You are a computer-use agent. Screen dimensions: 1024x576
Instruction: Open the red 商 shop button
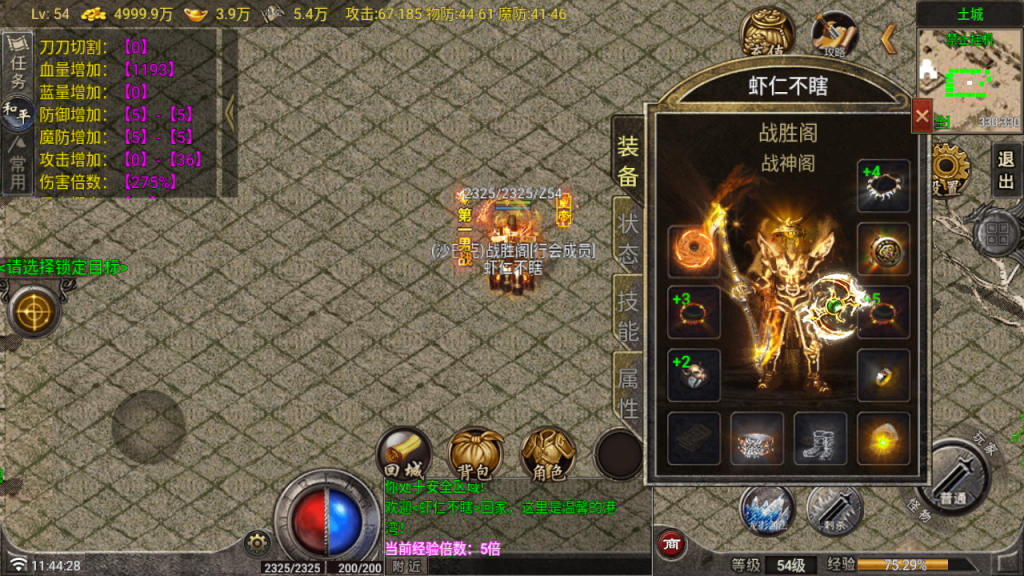[x=672, y=545]
